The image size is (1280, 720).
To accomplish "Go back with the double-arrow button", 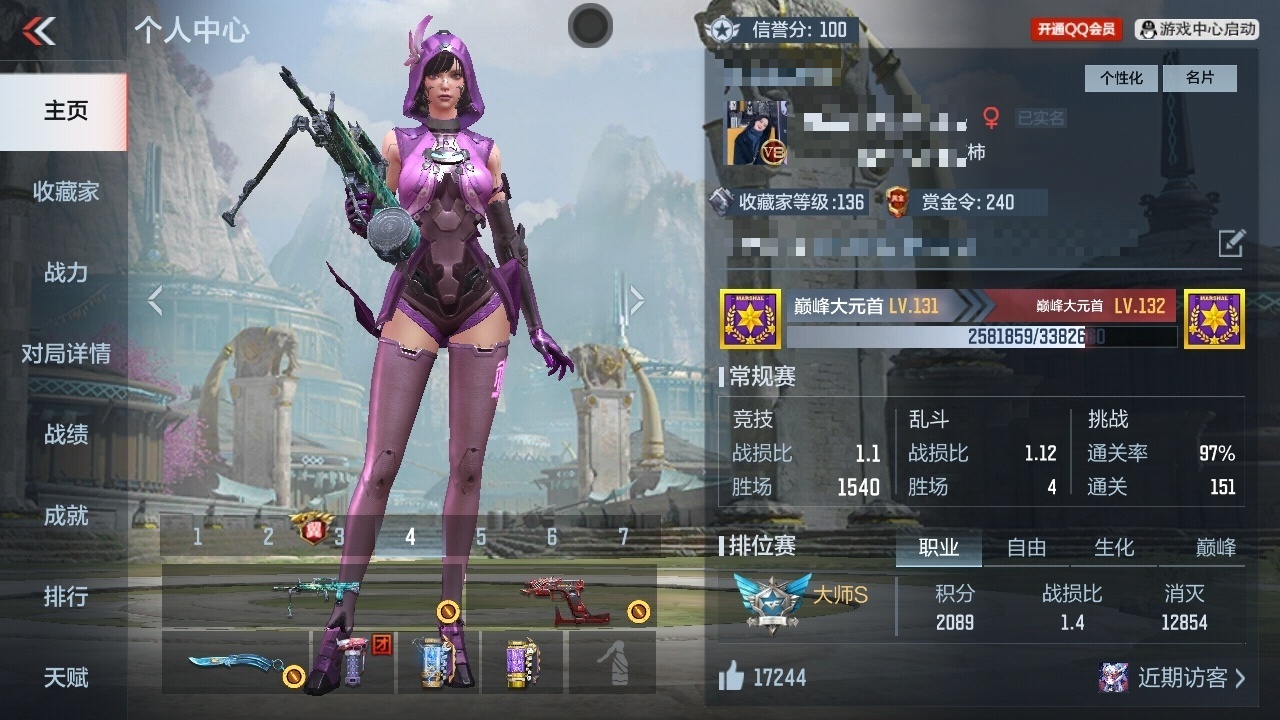I will (39, 31).
